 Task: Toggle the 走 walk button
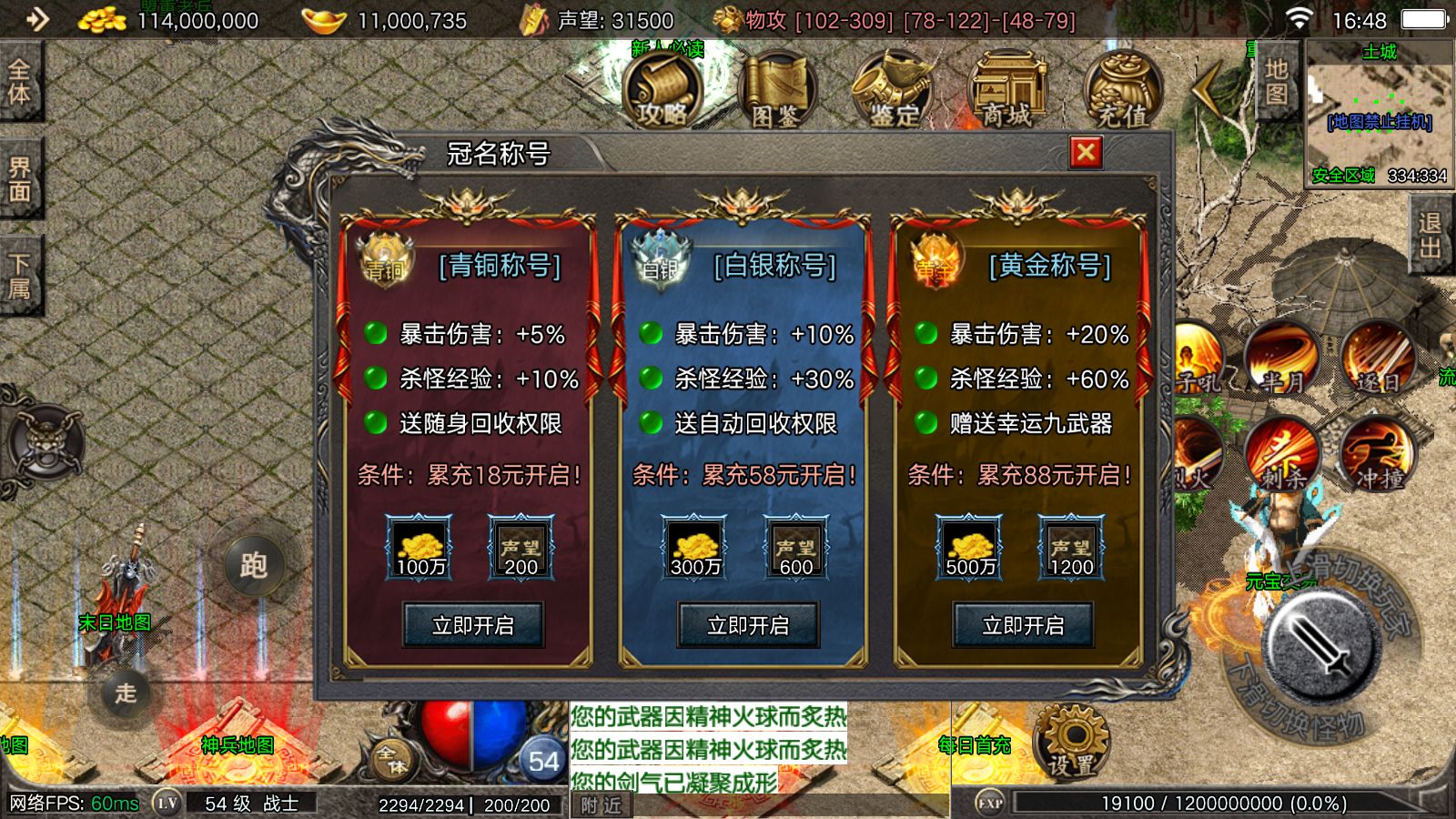click(126, 693)
